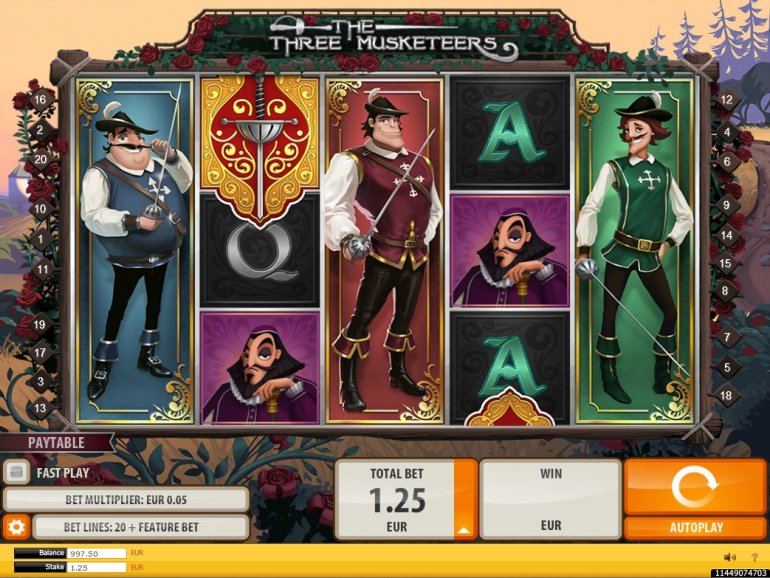Select payline 13 marker
This screenshot has height=578, width=770.
[41, 408]
